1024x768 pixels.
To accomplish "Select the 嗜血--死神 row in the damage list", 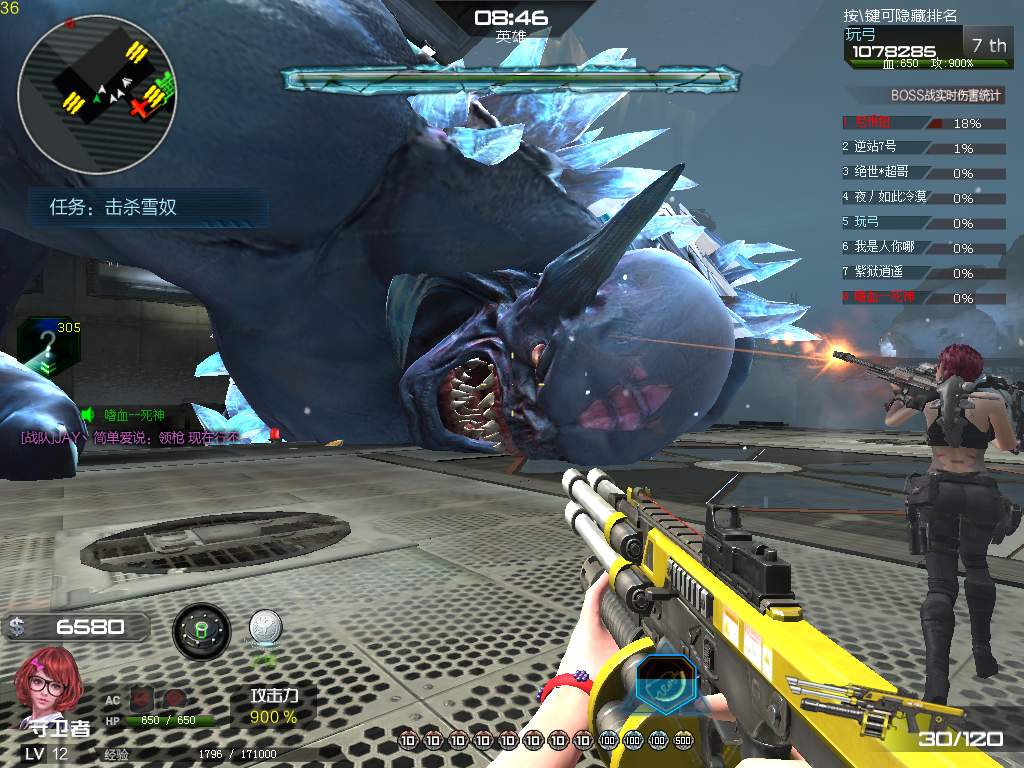I will [x=922, y=297].
